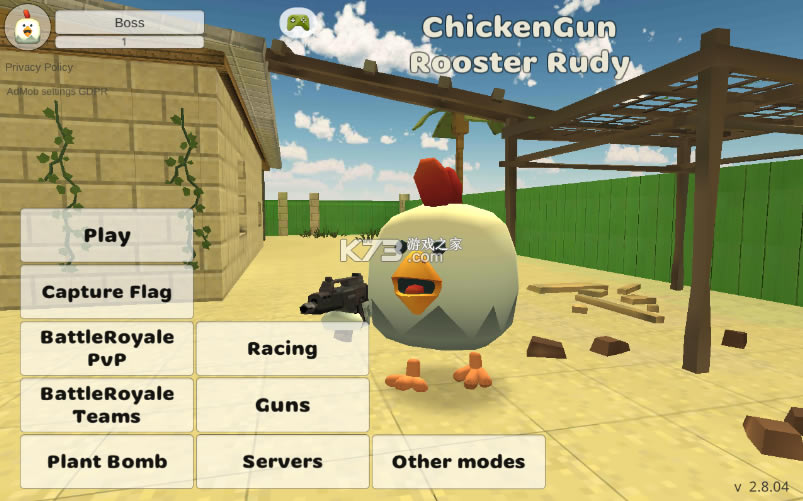
Task: Open AdMob settings GDPR
Action: (x=57, y=91)
